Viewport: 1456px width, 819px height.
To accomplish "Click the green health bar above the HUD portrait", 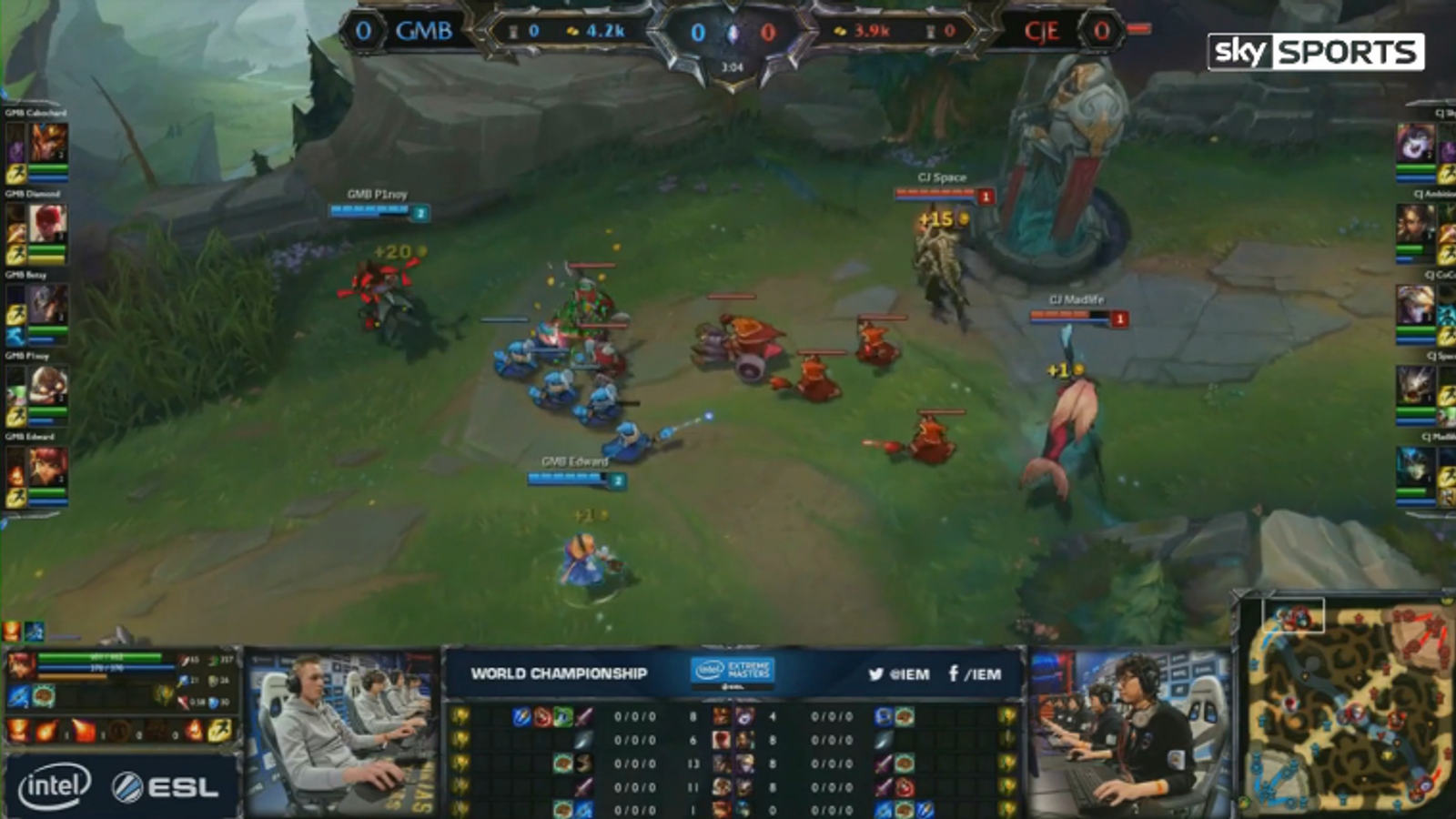I will click(x=98, y=657).
